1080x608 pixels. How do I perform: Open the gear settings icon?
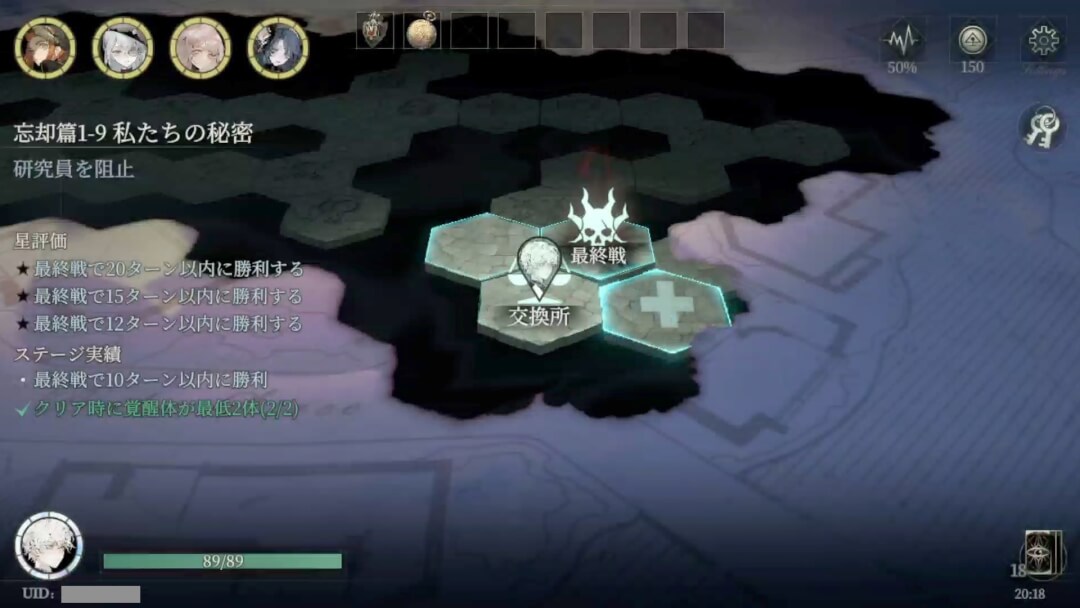[x=1044, y=41]
